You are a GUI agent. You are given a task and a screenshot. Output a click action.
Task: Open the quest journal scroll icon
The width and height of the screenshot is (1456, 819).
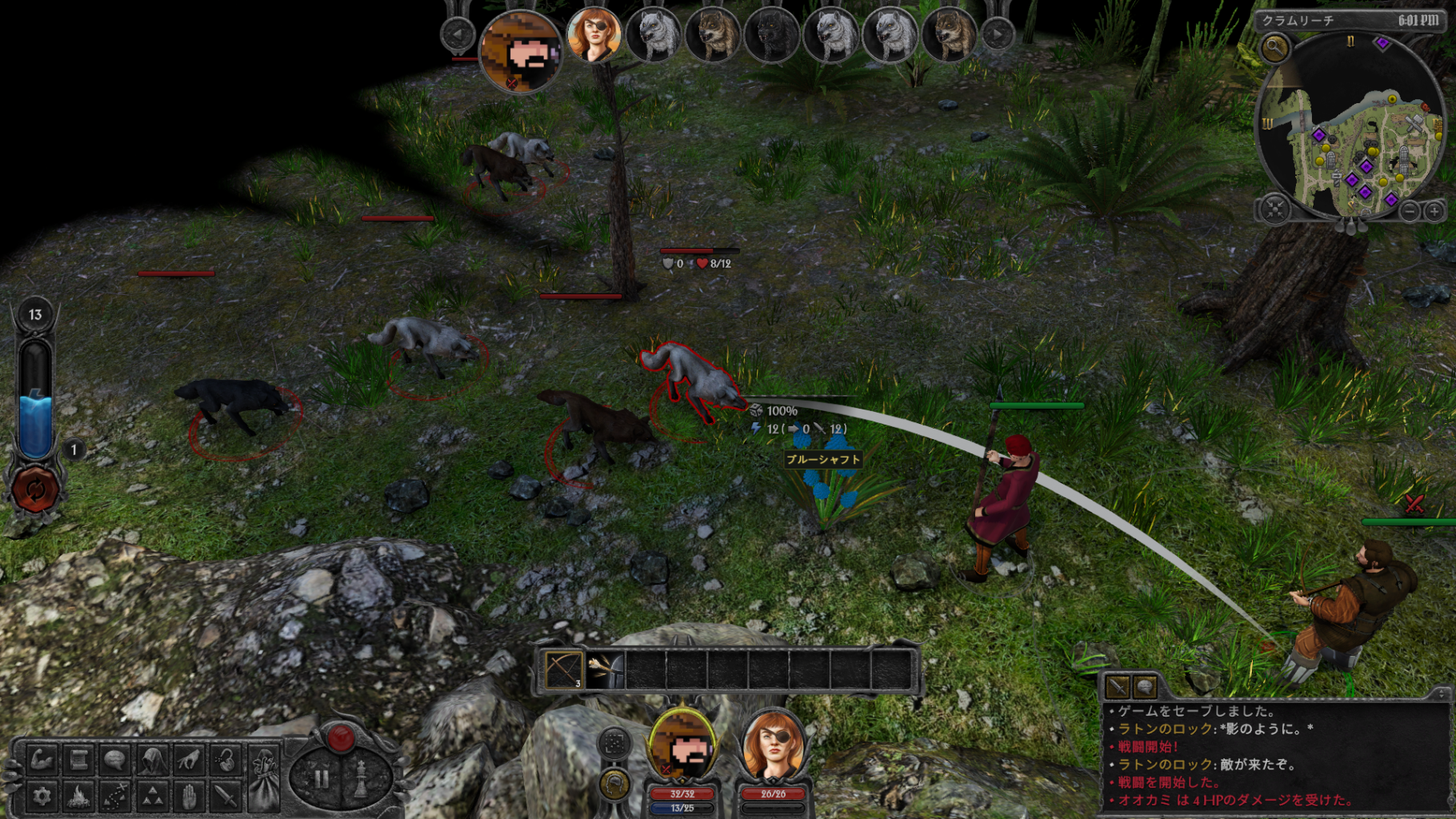pos(78,759)
